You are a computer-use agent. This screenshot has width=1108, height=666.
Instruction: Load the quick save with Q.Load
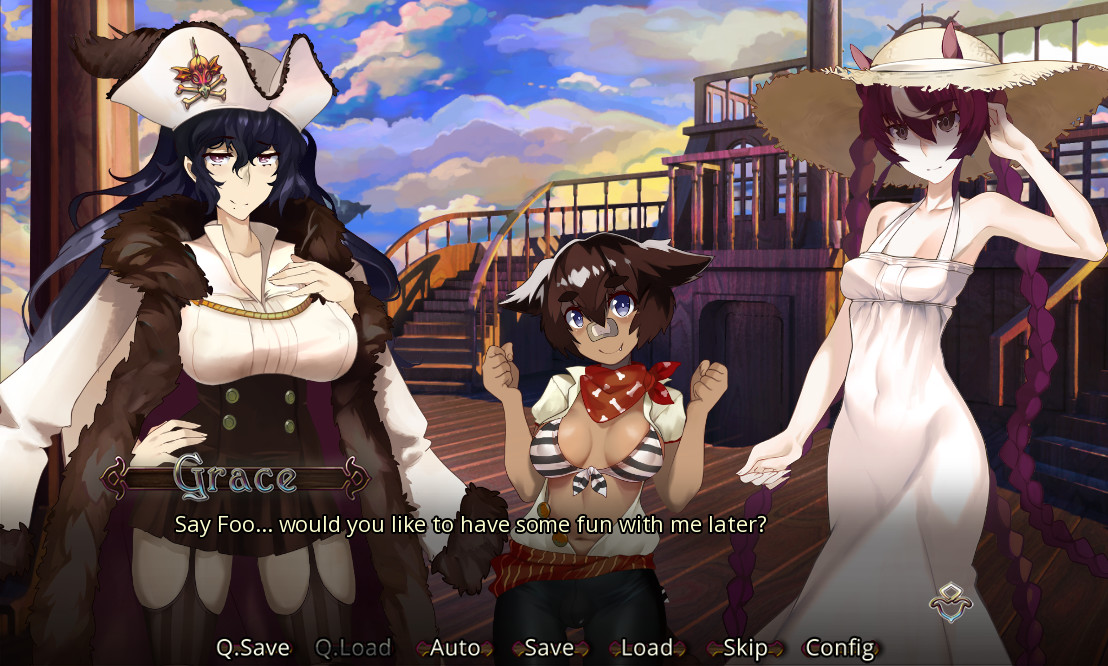pos(353,648)
